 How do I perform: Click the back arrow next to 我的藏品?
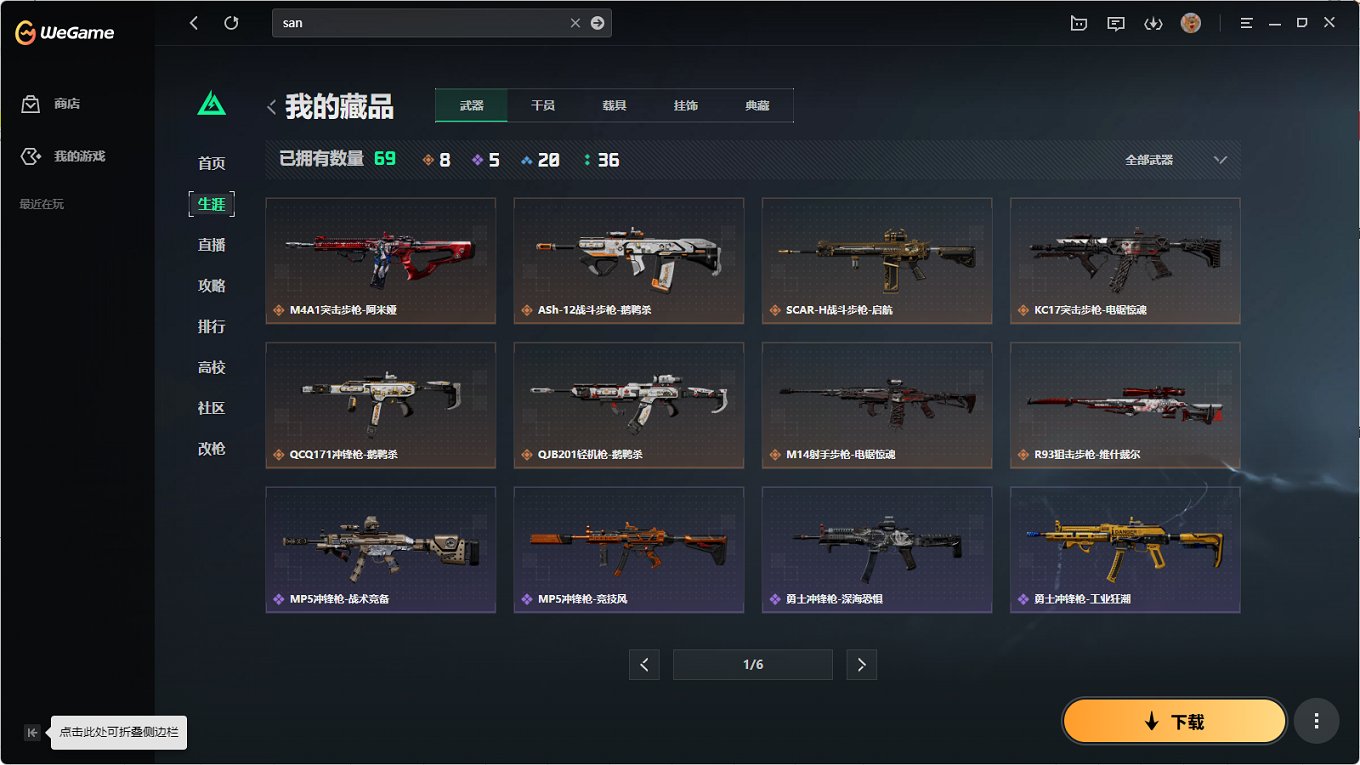(x=270, y=106)
